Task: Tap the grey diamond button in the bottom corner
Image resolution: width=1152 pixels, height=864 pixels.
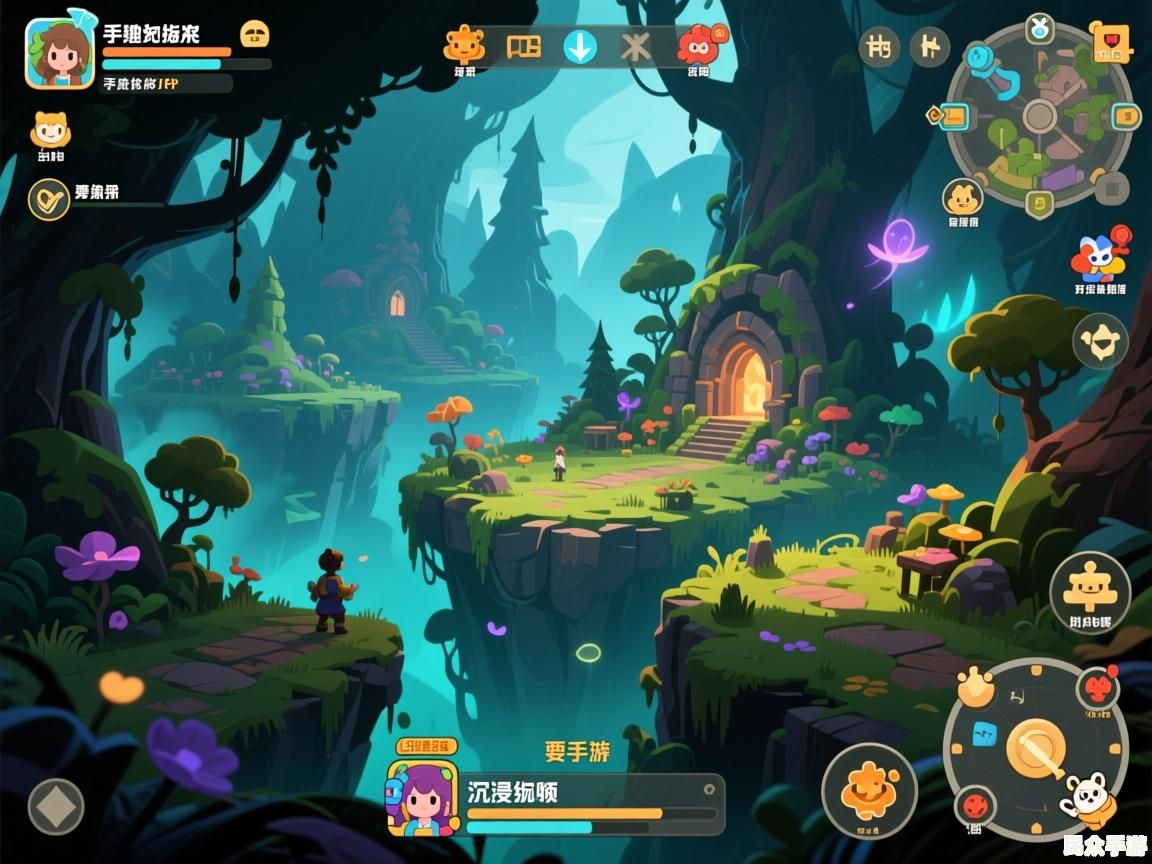Action: pos(56,806)
